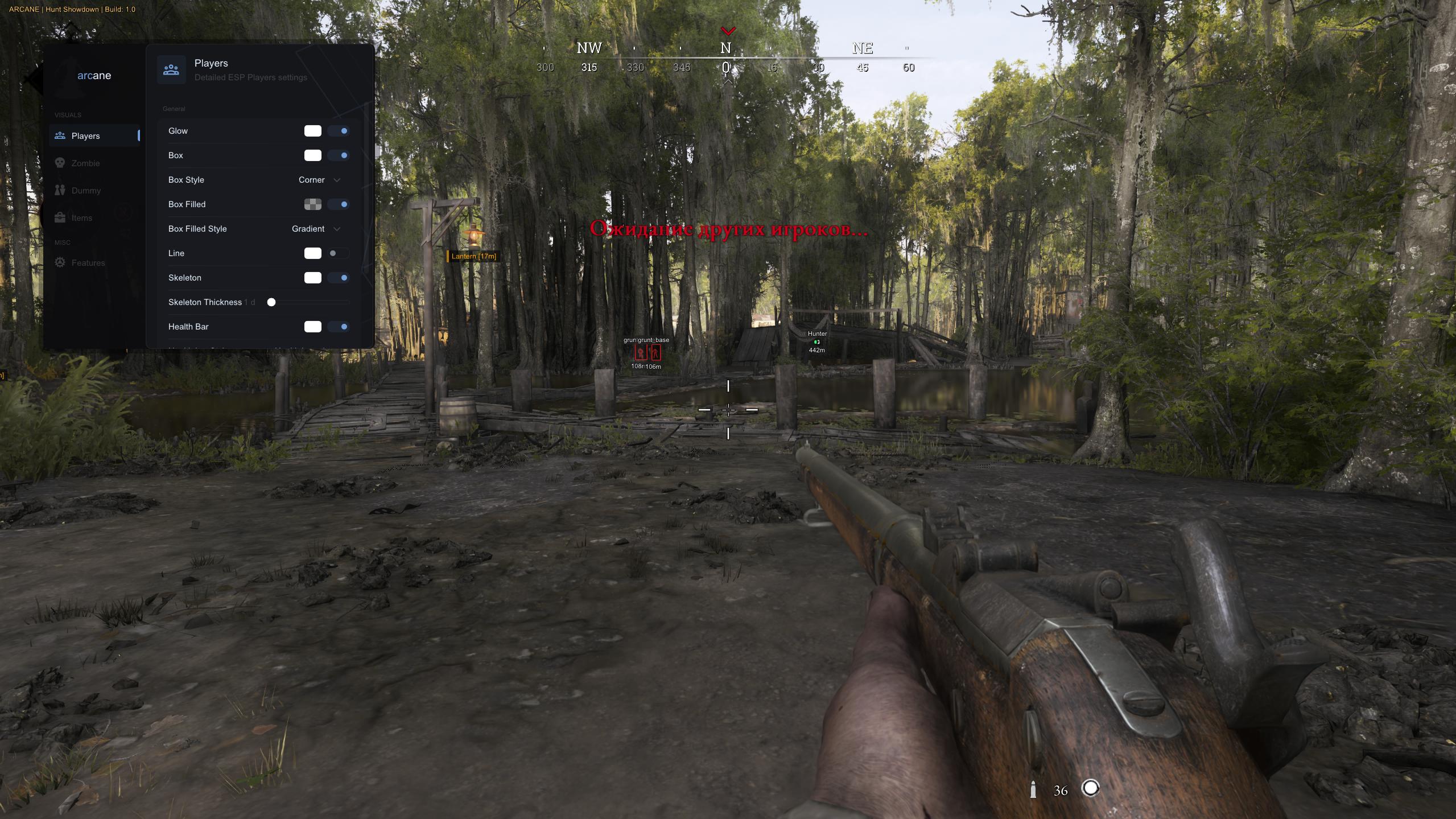Select the Features menu entry
1456x819 pixels.
coord(88,262)
